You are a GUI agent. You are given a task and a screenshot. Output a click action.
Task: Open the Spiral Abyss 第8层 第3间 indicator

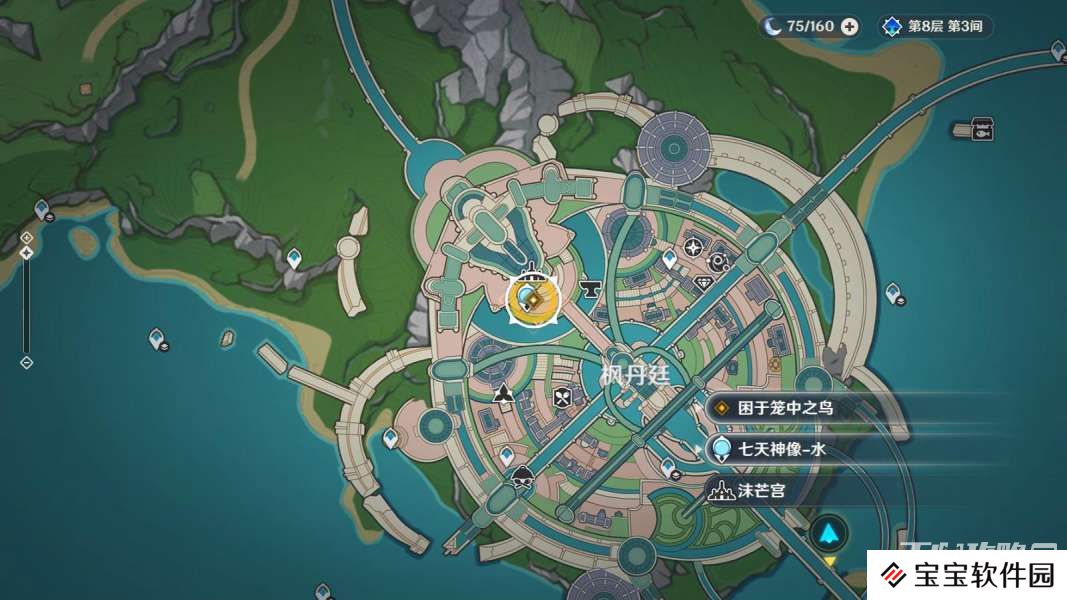935,27
